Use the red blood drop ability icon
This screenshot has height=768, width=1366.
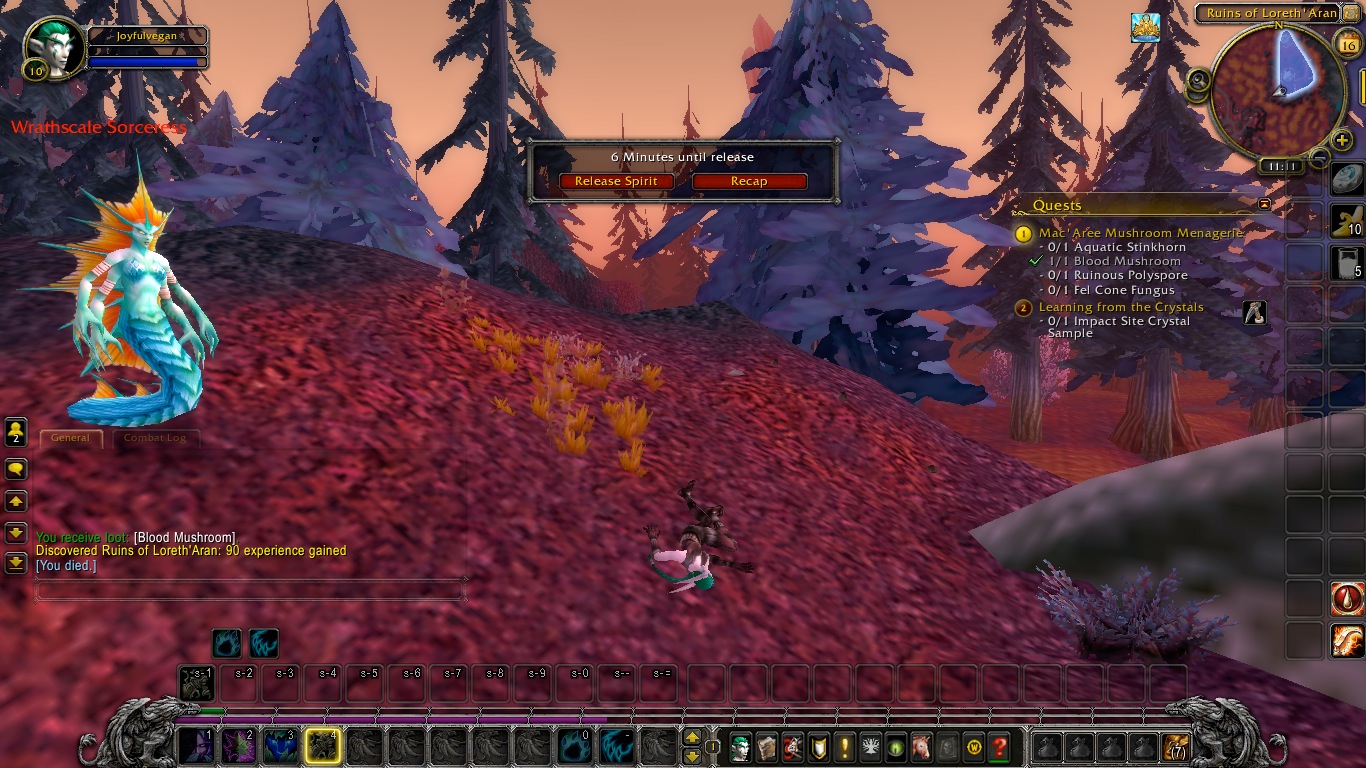coord(1347,598)
